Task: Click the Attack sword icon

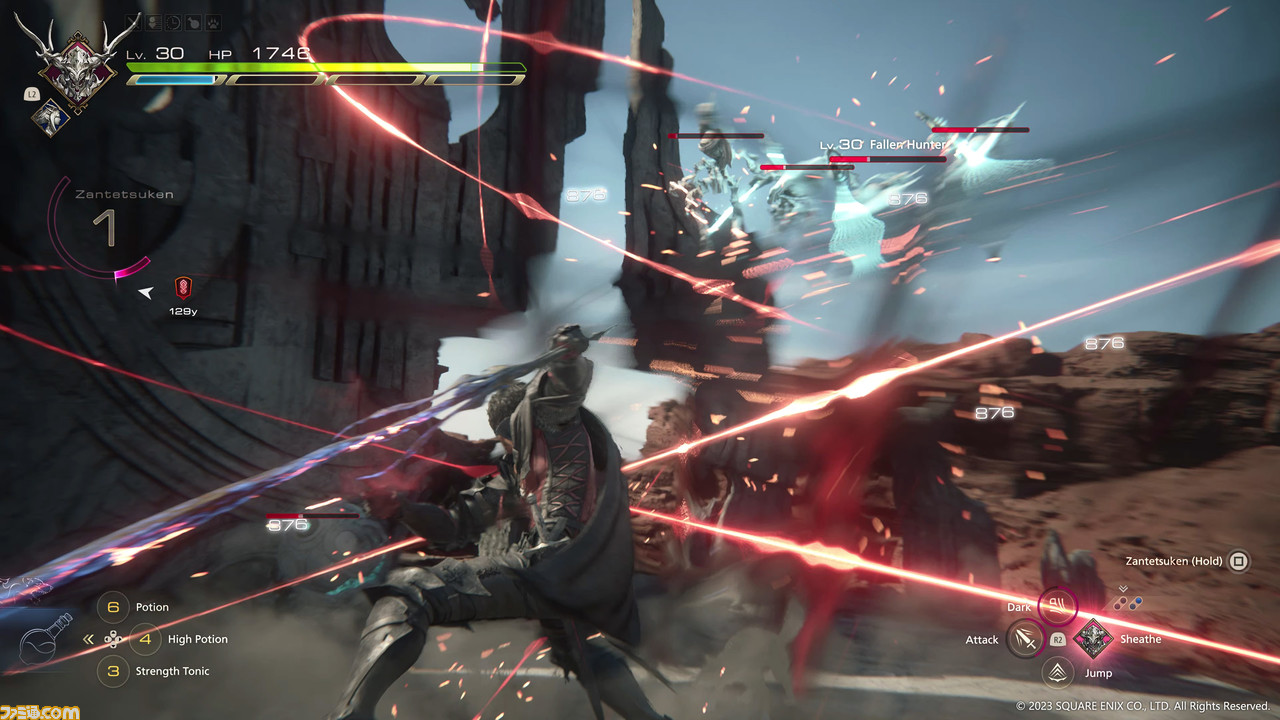Action: [x=1026, y=639]
